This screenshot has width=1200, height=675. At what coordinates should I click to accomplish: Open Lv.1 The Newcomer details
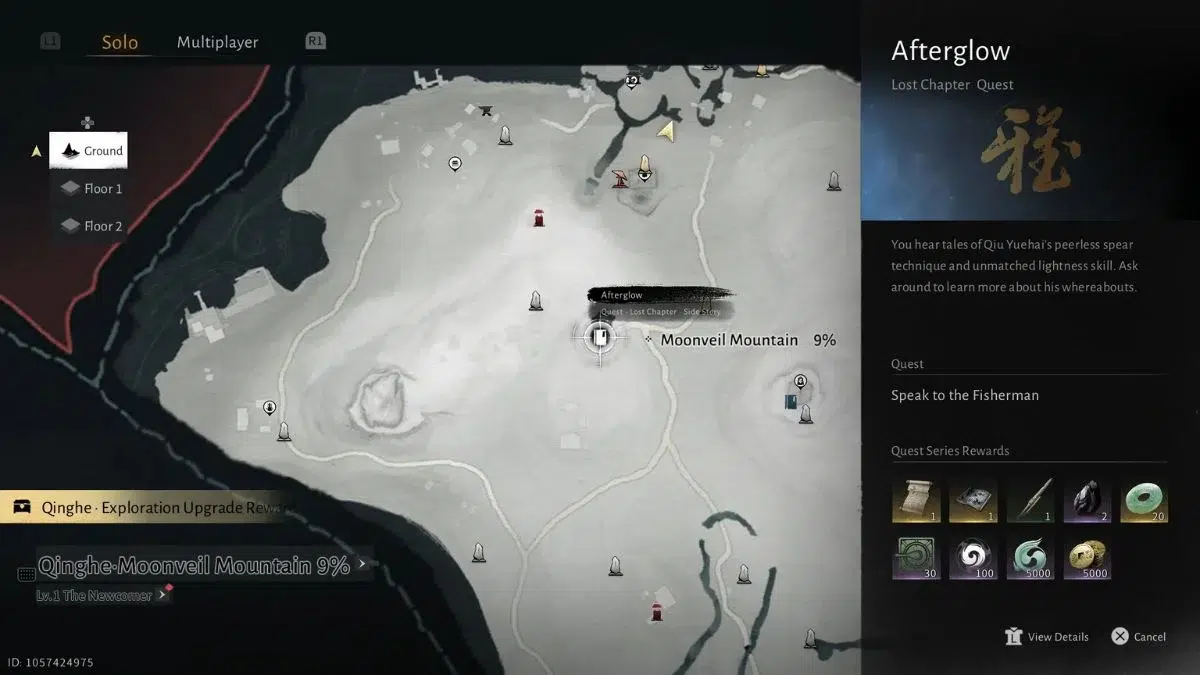(x=95, y=596)
